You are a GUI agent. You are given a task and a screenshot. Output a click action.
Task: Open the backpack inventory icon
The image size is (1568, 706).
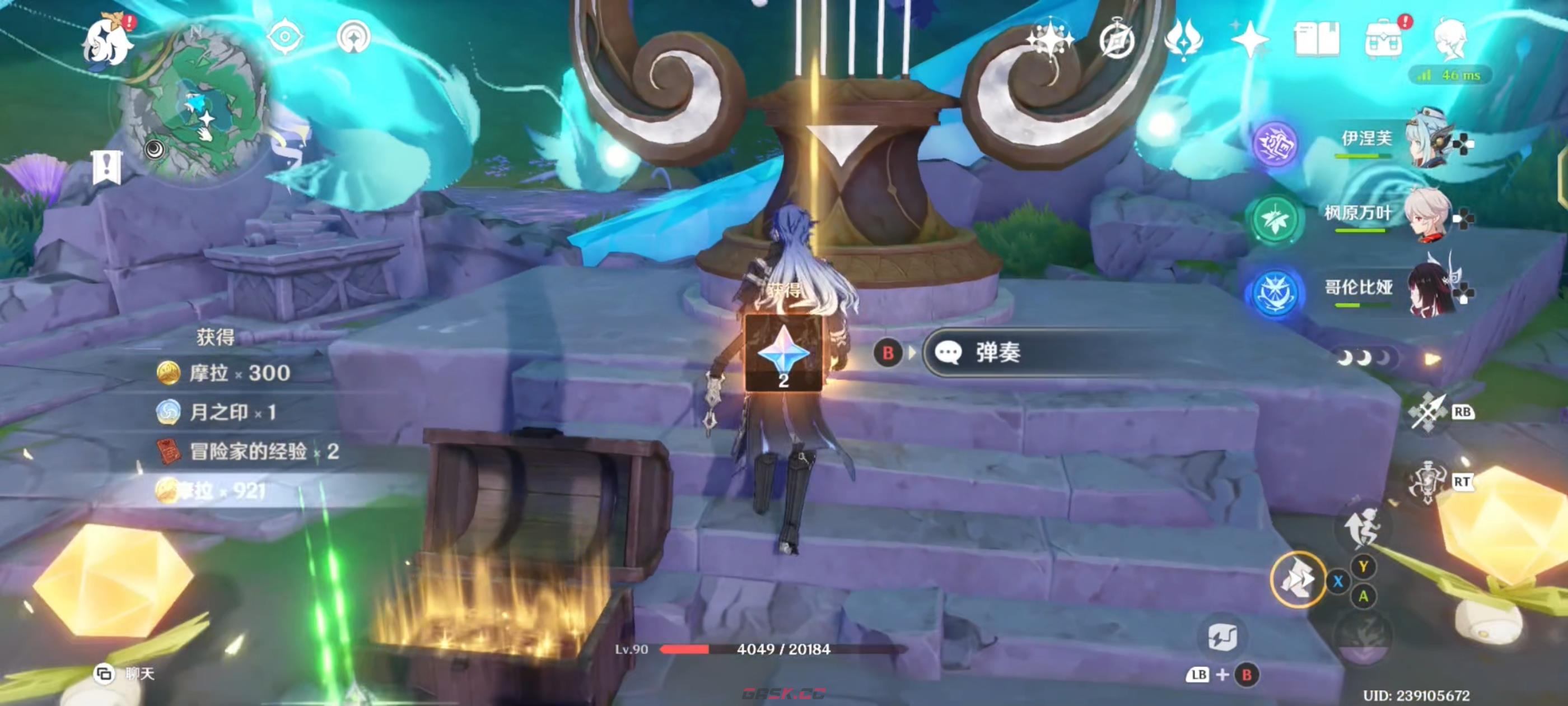click(1383, 40)
